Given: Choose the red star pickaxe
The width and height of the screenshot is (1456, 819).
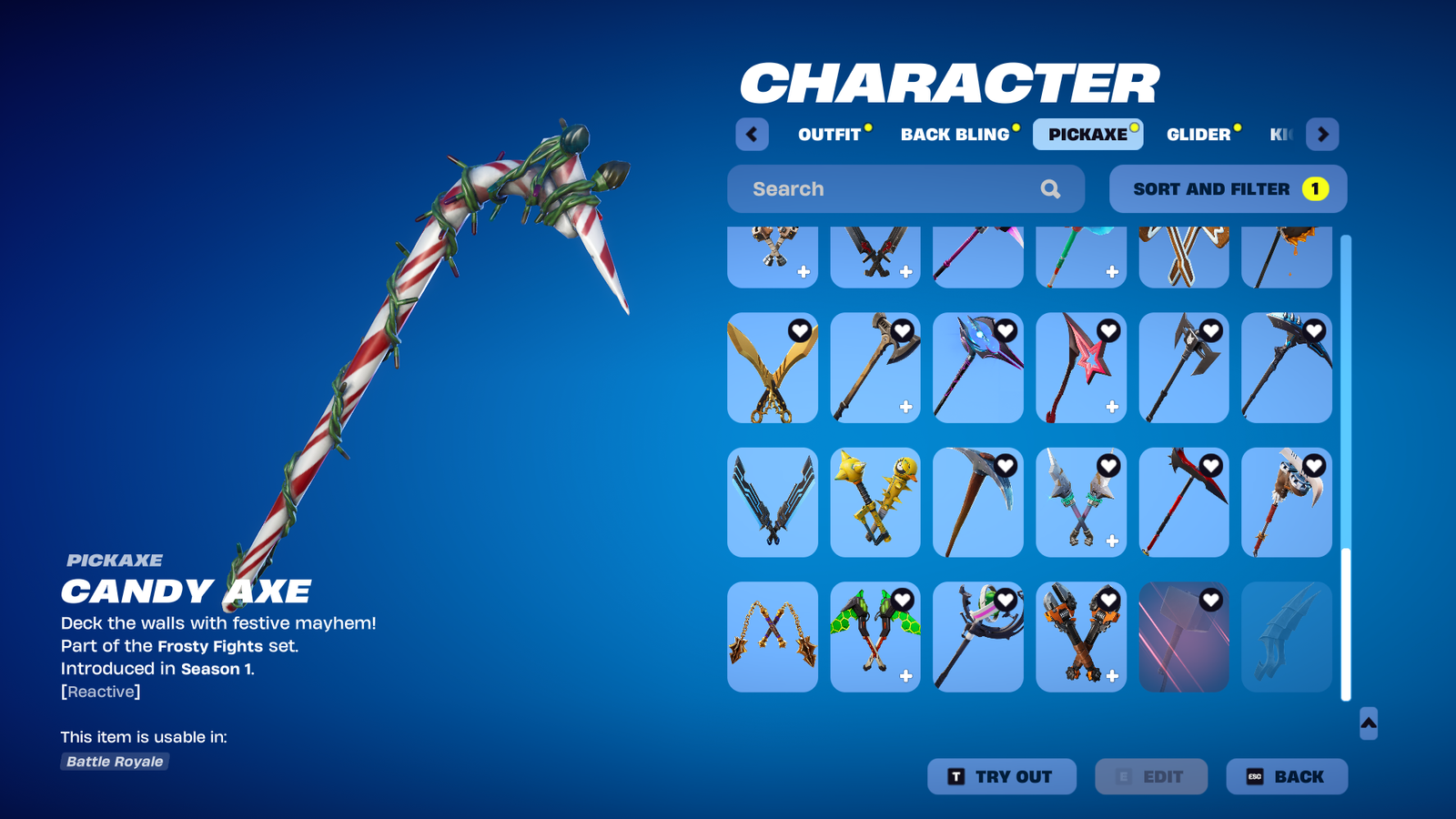Looking at the screenshot, I should coord(1081,369).
